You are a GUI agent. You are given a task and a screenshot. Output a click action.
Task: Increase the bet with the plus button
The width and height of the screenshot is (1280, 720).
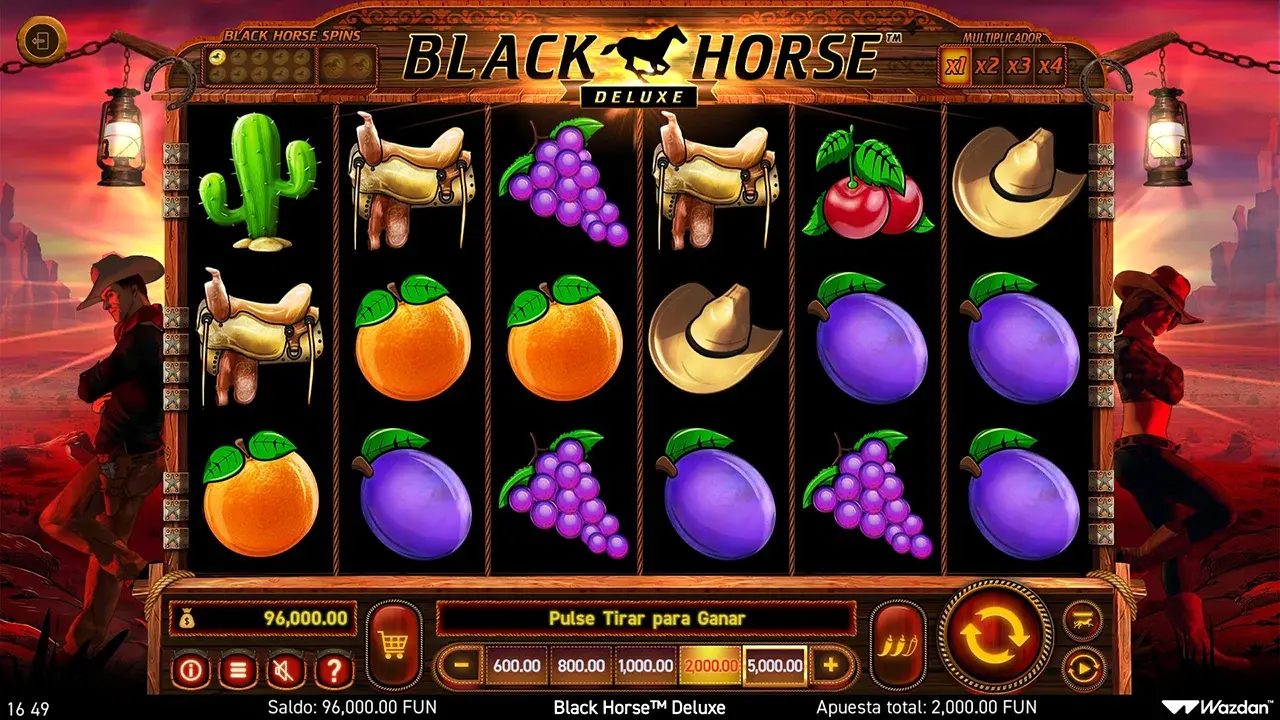[830, 665]
